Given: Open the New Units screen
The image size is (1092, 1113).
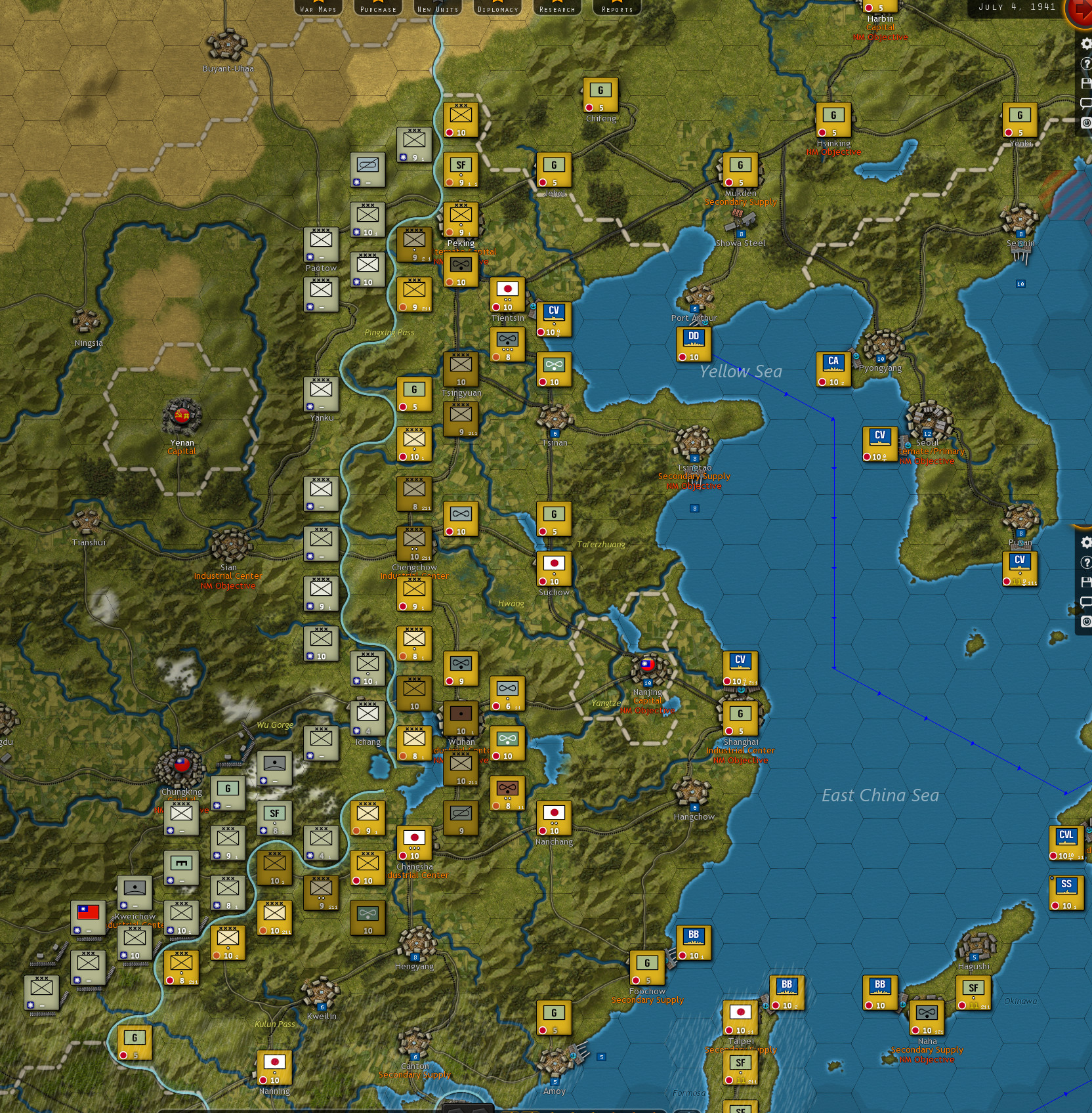Looking at the screenshot, I should (x=436, y=9).
